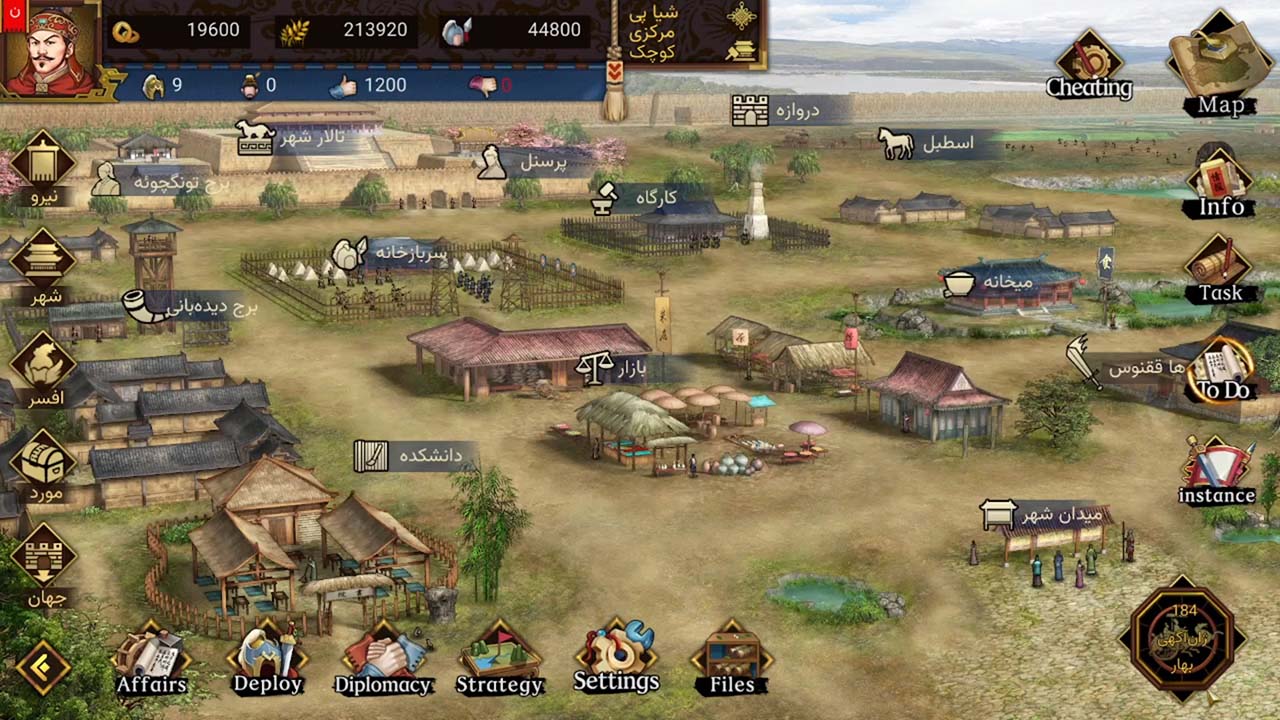
Task: Open the Settings gear-and-wrench icon
Action: [x=615, y=648]
